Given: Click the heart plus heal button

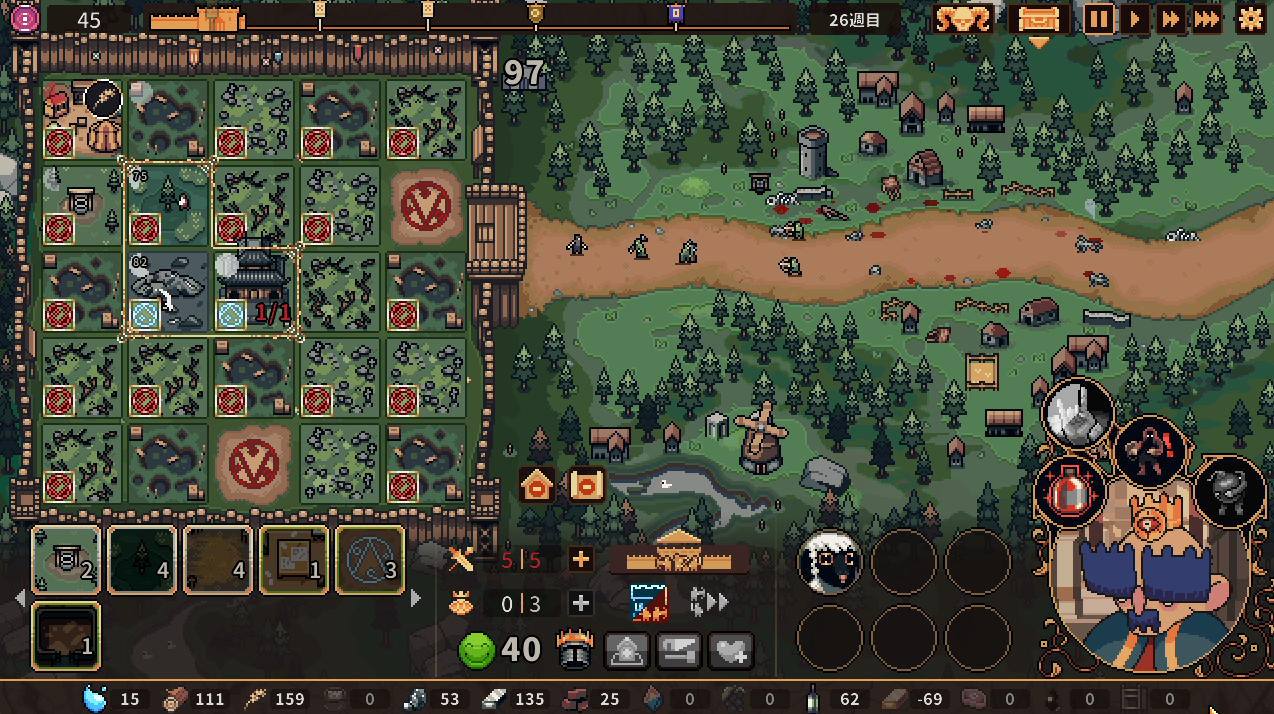Looking at the screenshot, I should (x=730, y=652).
